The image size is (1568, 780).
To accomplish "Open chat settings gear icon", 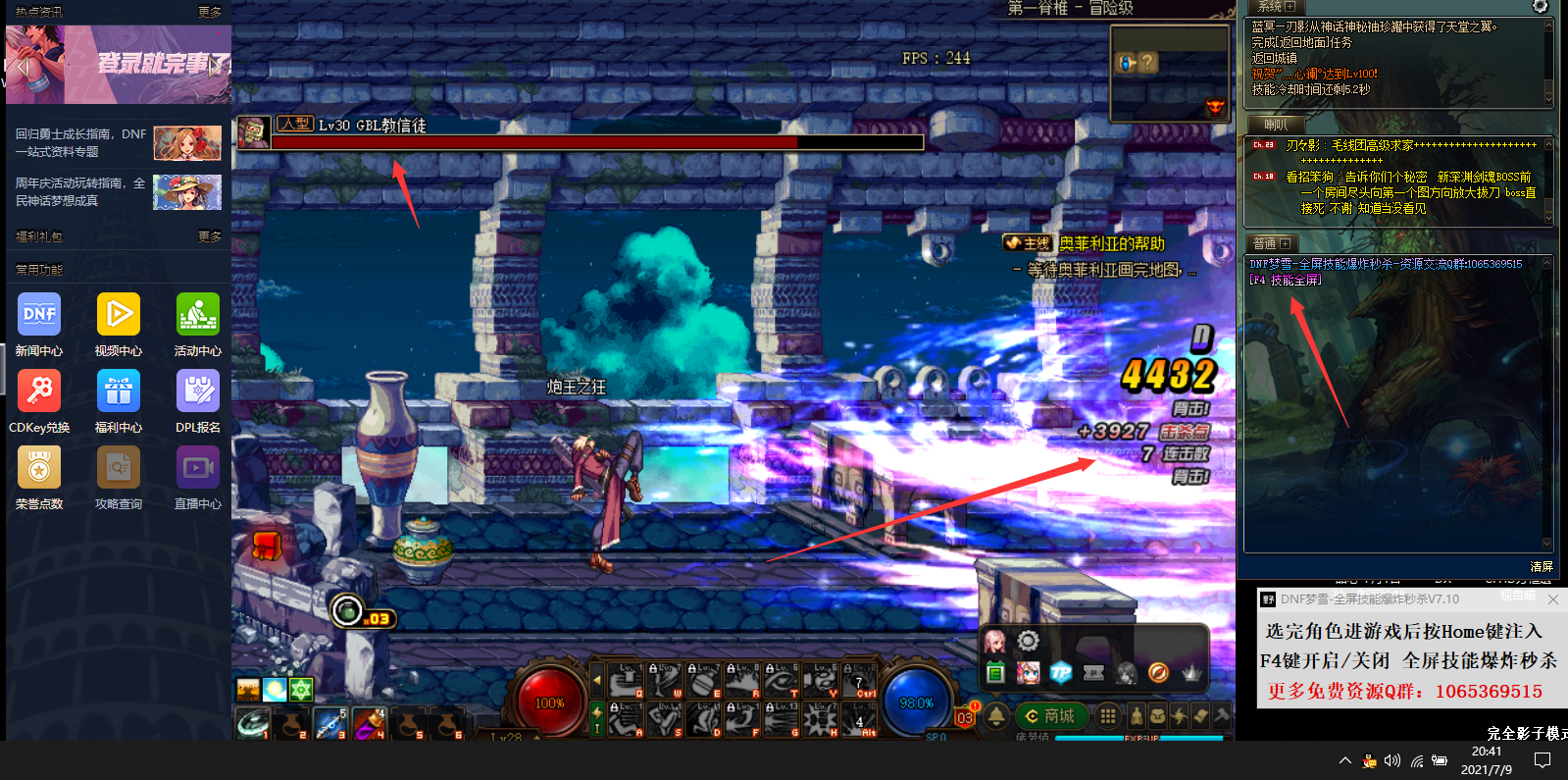I will tap(1540, 7).
